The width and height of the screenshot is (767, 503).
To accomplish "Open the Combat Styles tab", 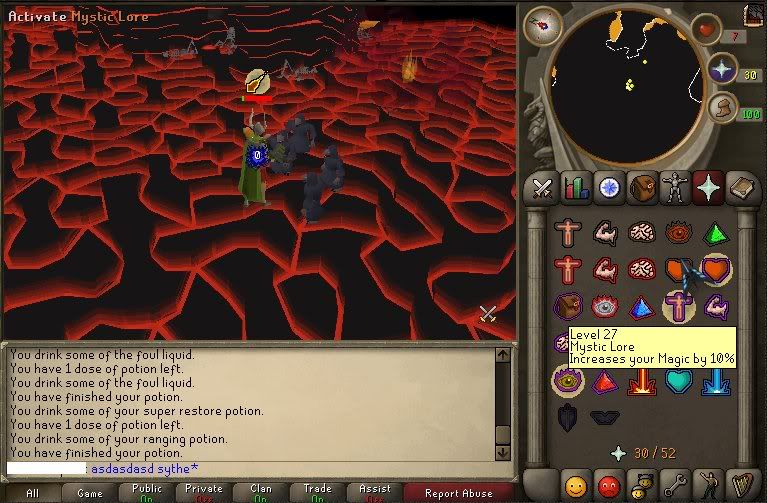I will coord(544,187).
